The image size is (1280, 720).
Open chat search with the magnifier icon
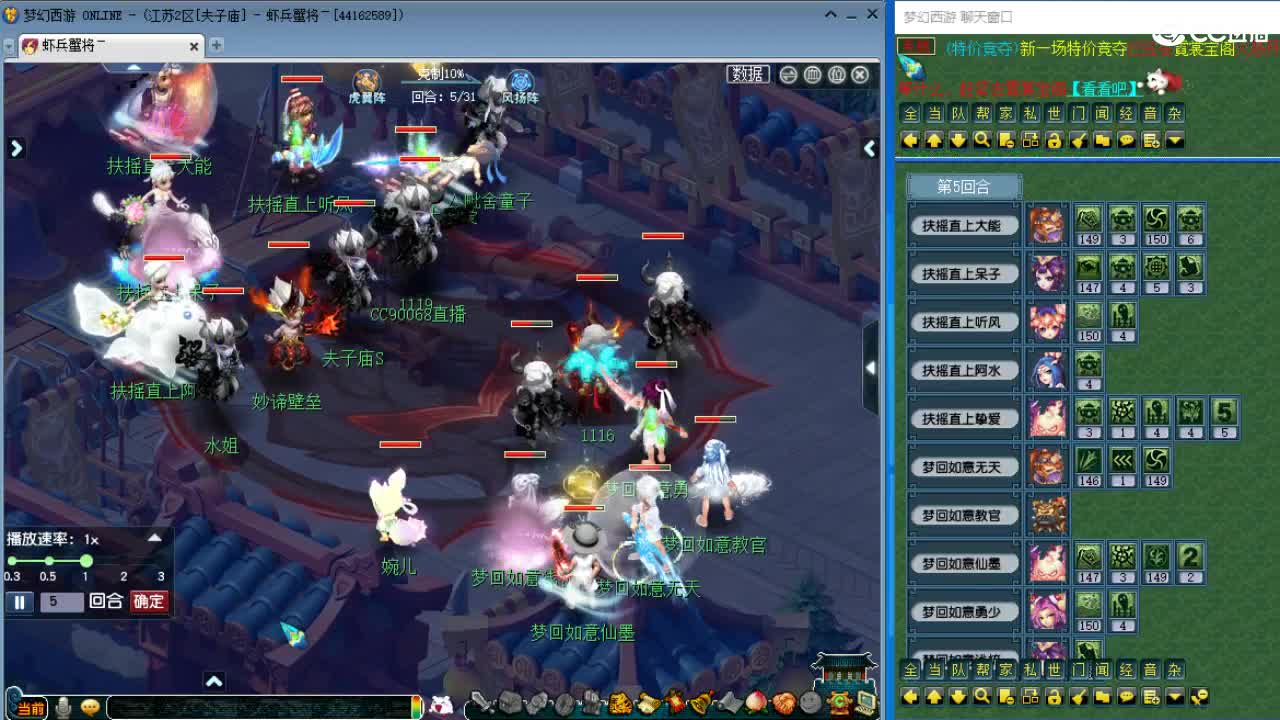(982, 141)
